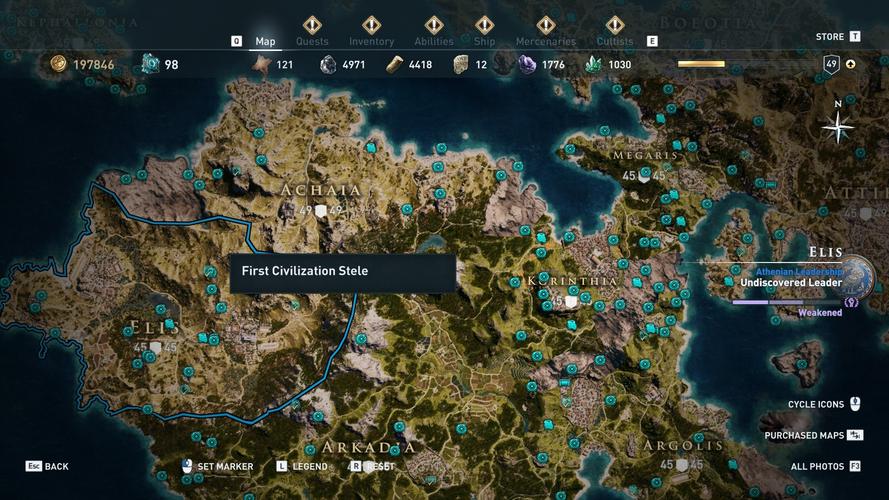Switch to the Quests tab

(312, 41)
